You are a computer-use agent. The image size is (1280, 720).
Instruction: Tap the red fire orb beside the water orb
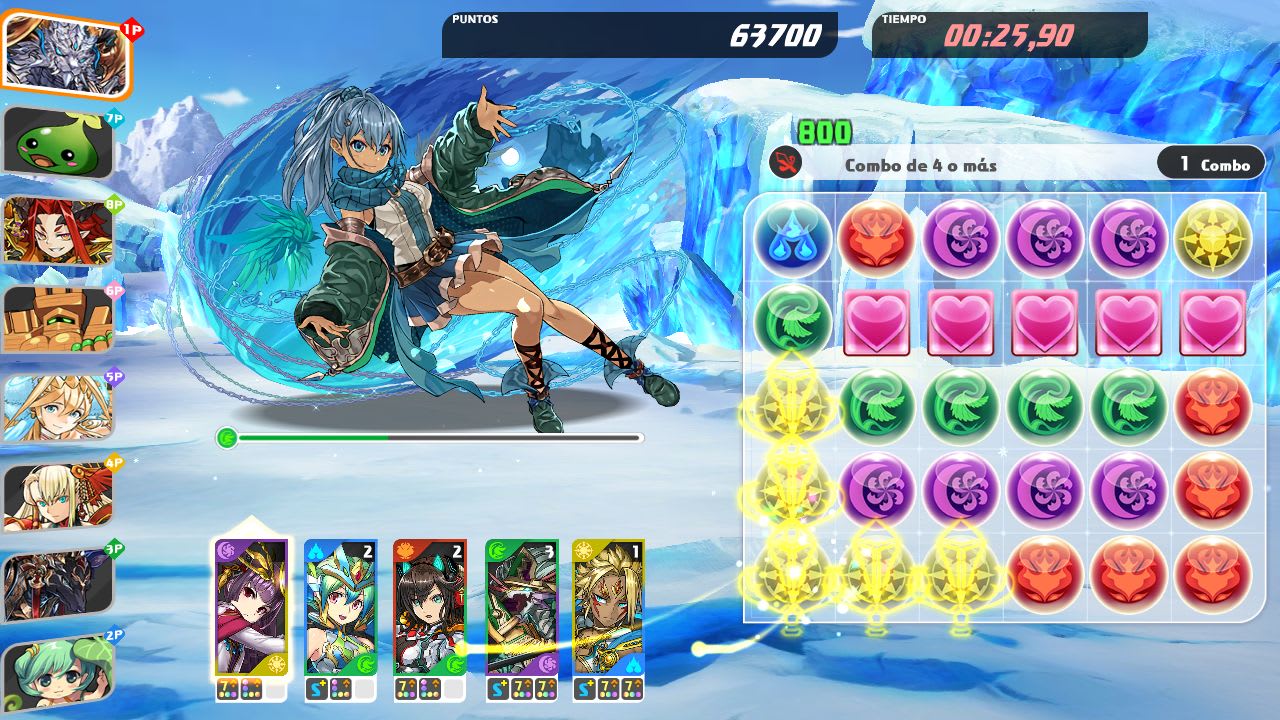tap(877, 237)
